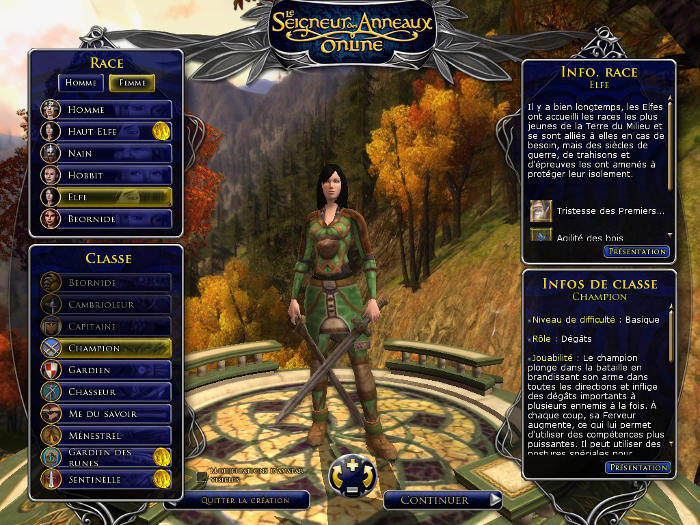Open the class Présentation for Champion

(x=637, y=467)
